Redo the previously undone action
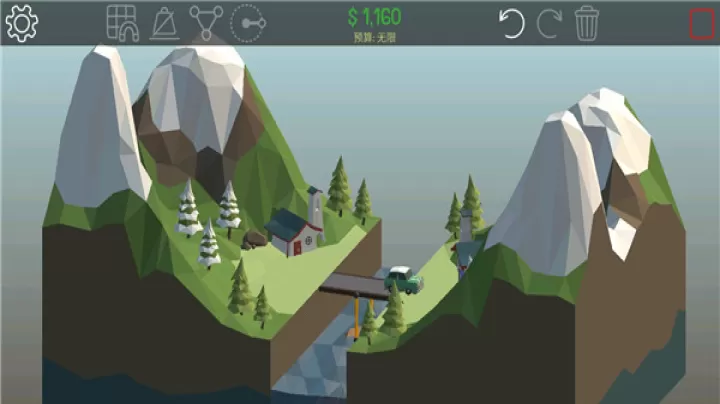Screen dimensions: 720x404 point(549,22)
